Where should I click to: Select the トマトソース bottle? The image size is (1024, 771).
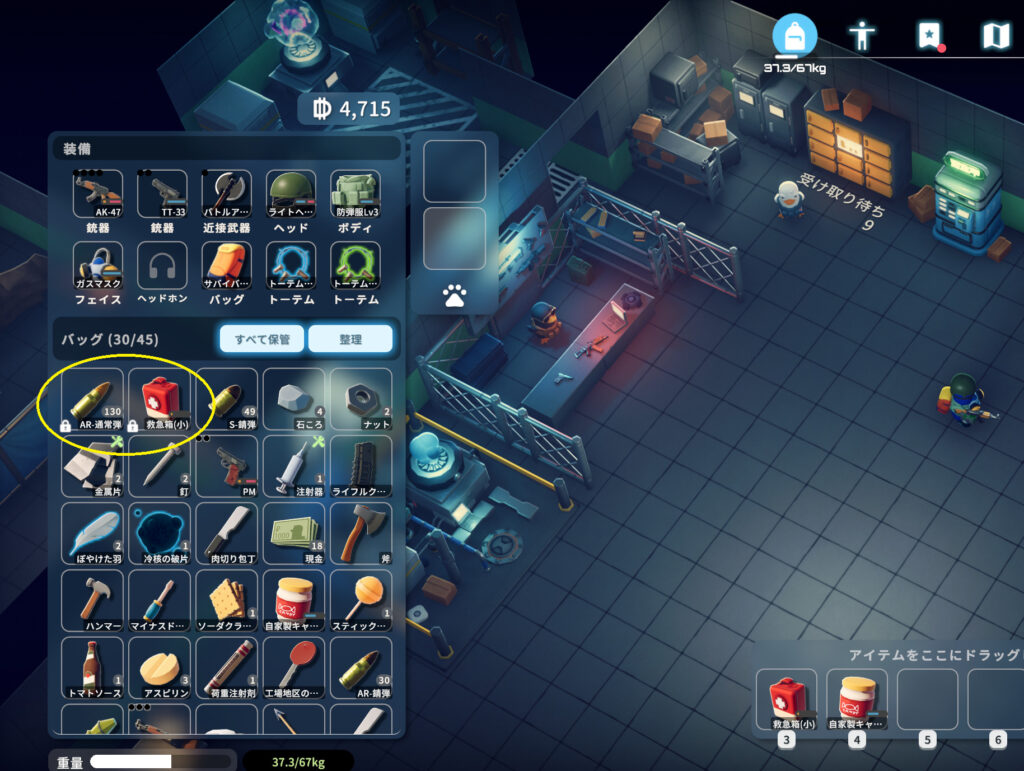[92, 667]
